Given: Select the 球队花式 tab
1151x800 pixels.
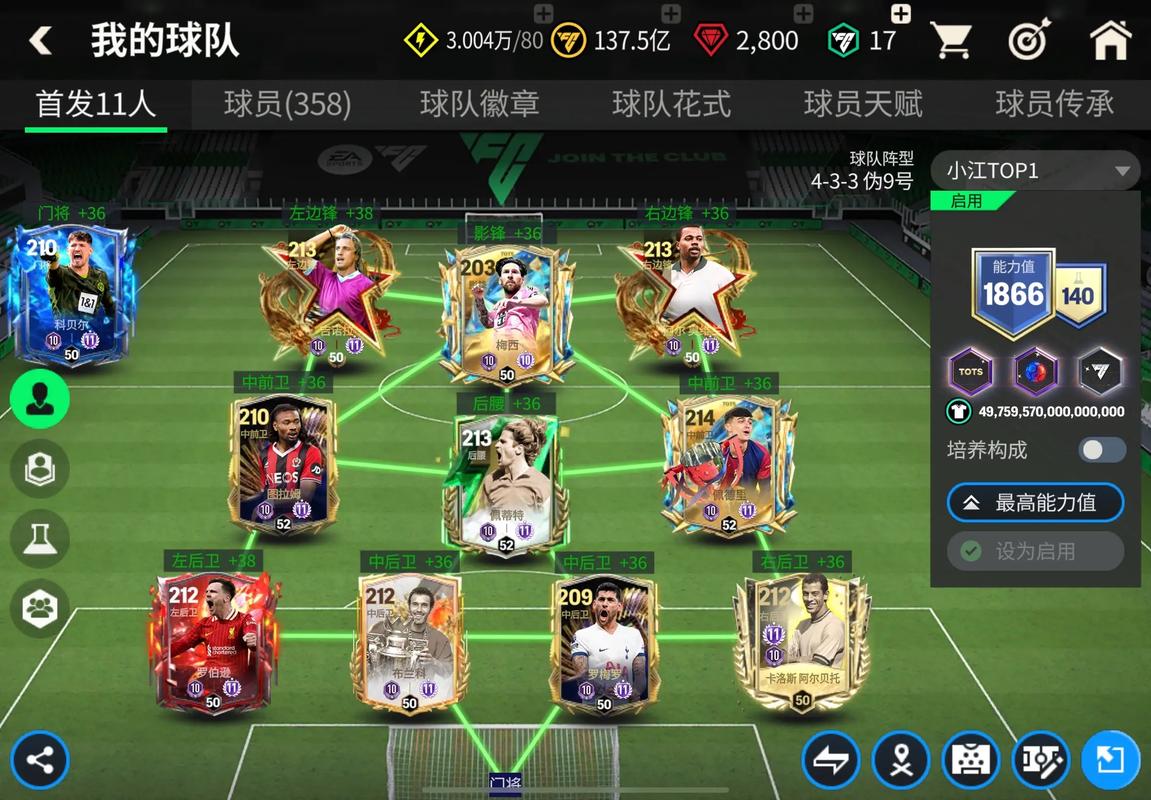Looking at the screenshot, I should (671, 104).
